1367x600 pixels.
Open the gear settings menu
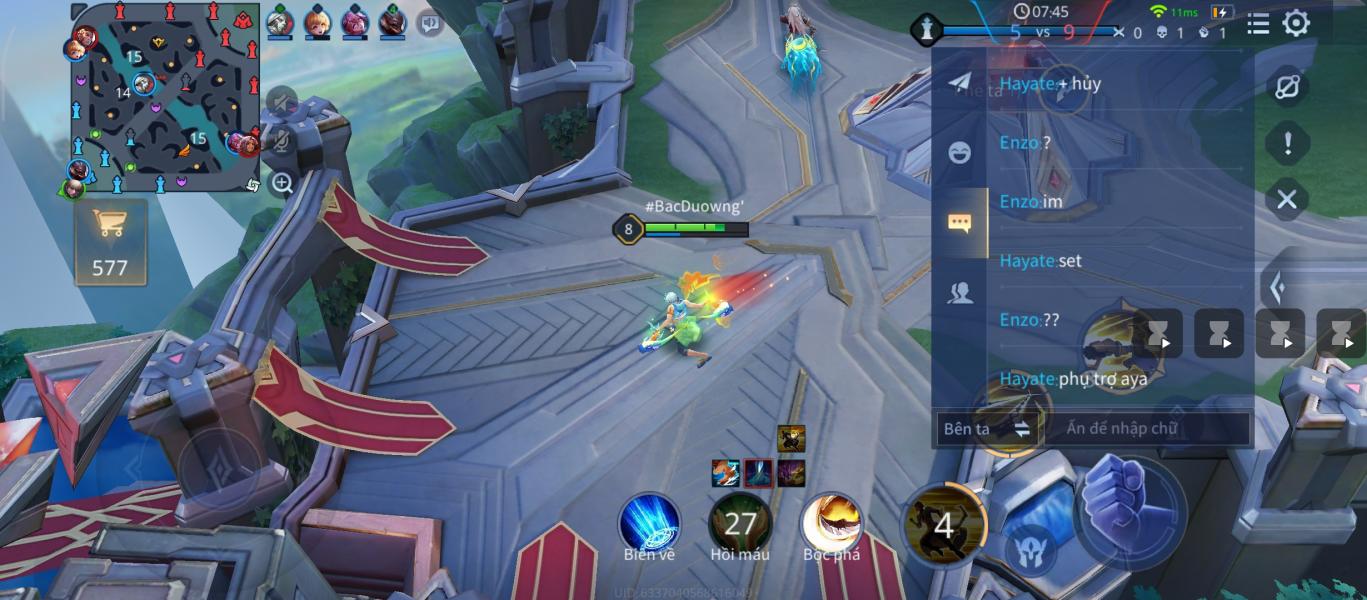1296,24
